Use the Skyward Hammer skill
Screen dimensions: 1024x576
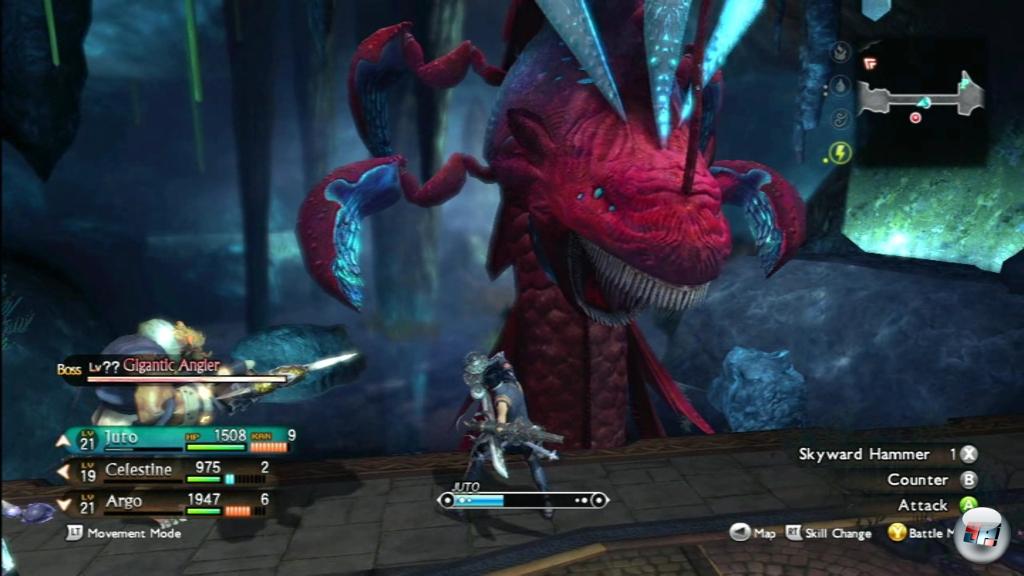coord(864,454)
